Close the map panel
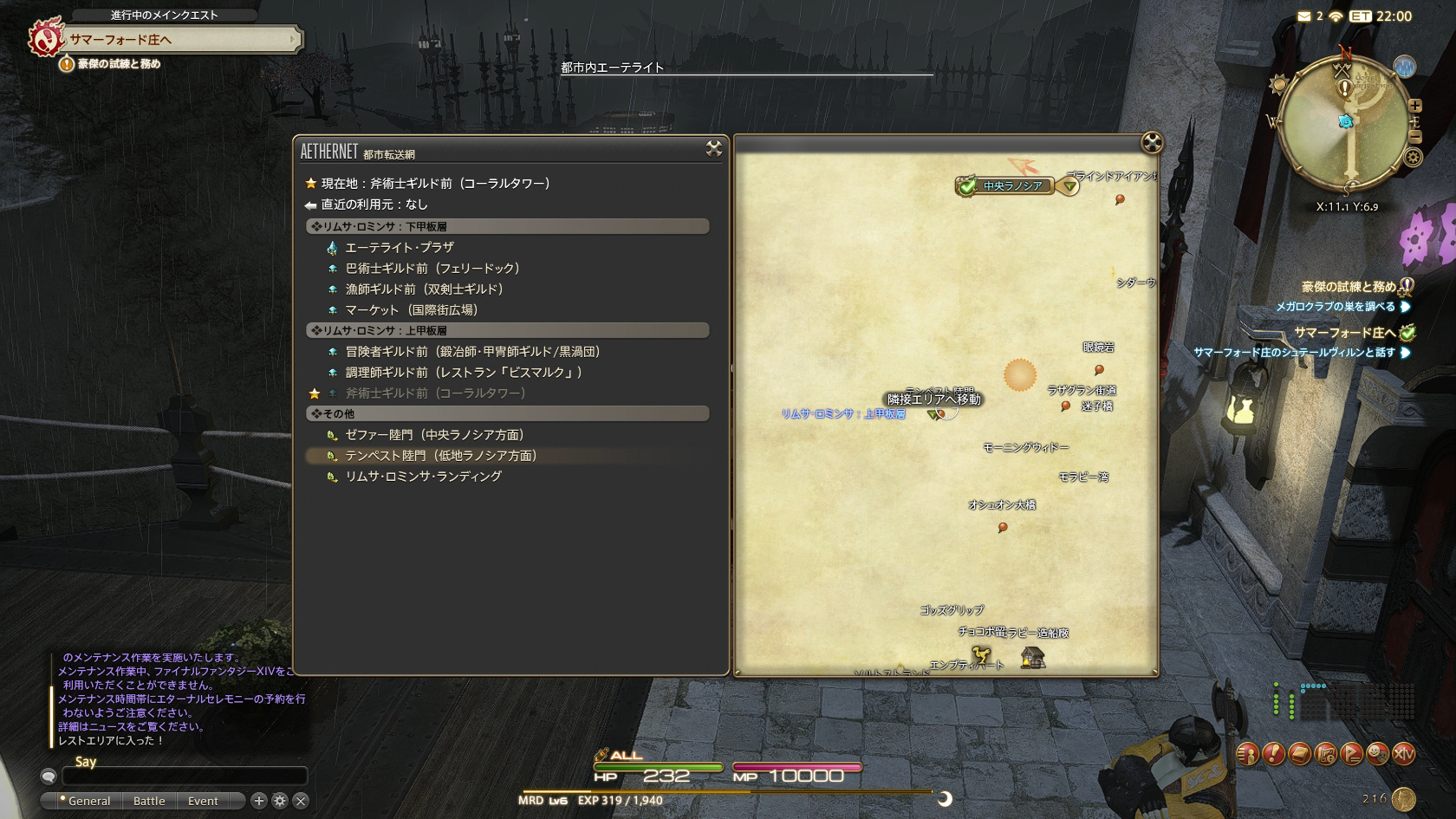Viewport: 1456px width, 819px height. (x=1151, y=143)
